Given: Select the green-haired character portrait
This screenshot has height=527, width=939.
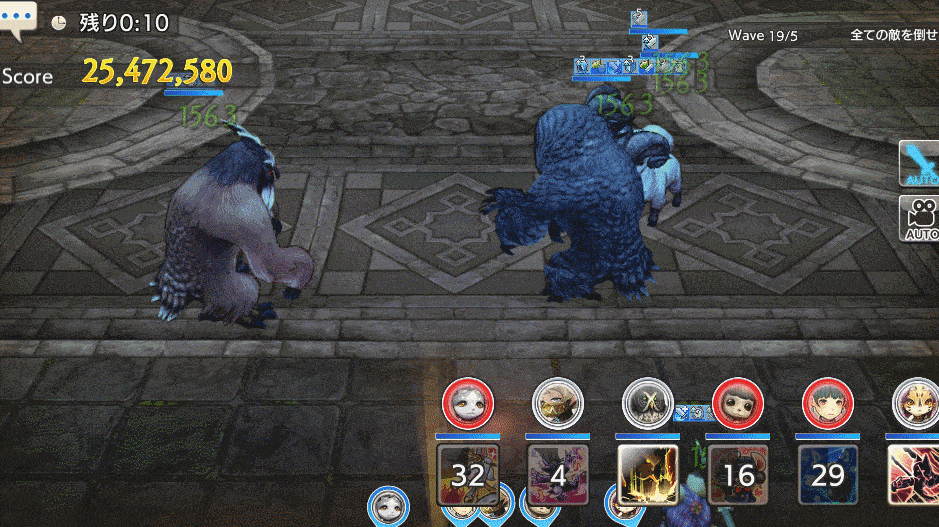Looking at the screenshot, I should (x=828, y=404).
